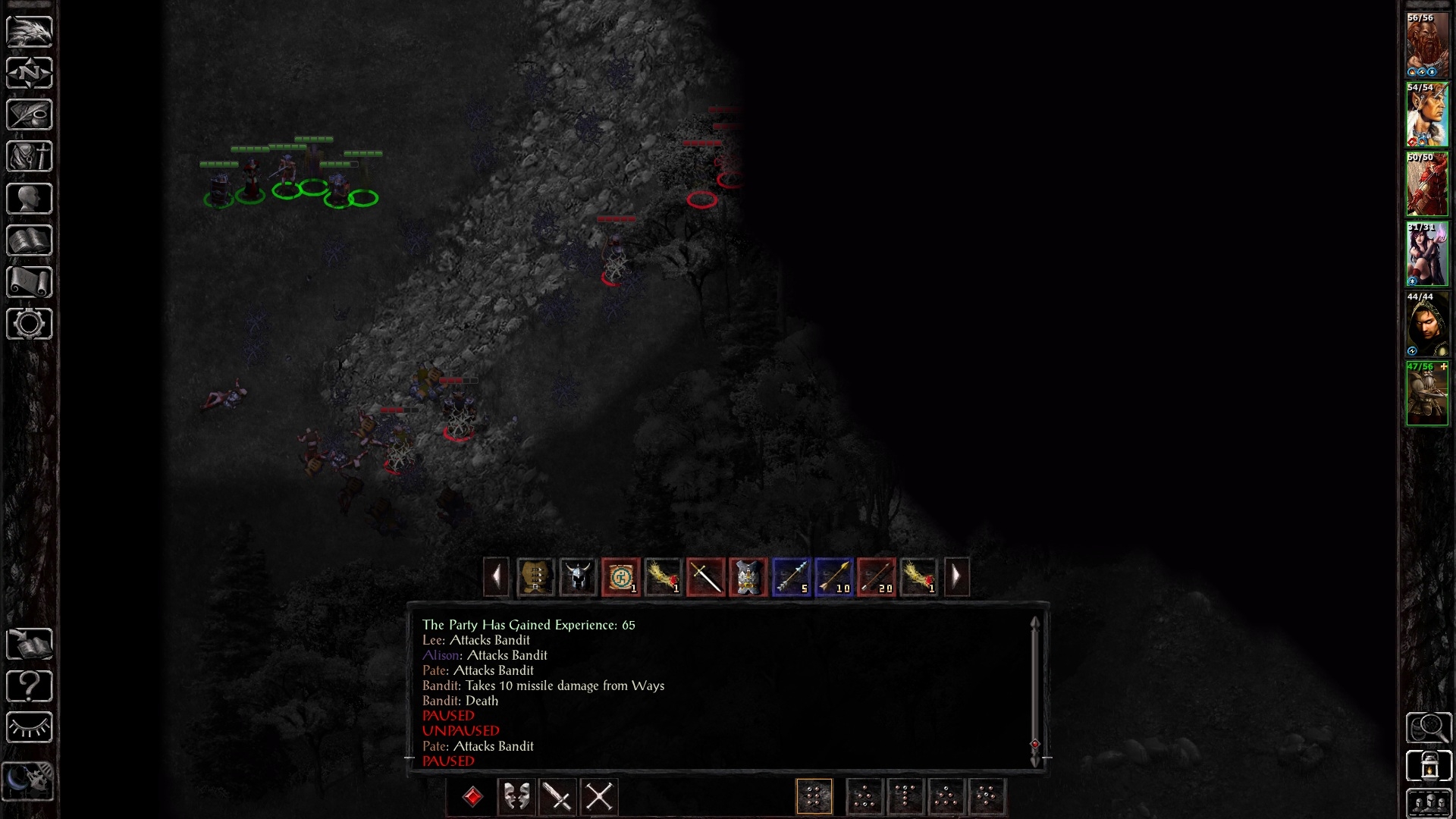Open the mage spellbook
Screen dimensions: 1456x819
(x=30, y=241)
